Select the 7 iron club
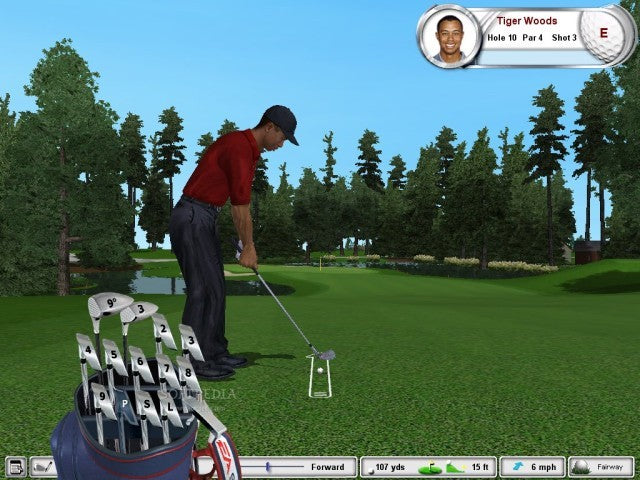This screenshot has height=480, width=640. 166,368
